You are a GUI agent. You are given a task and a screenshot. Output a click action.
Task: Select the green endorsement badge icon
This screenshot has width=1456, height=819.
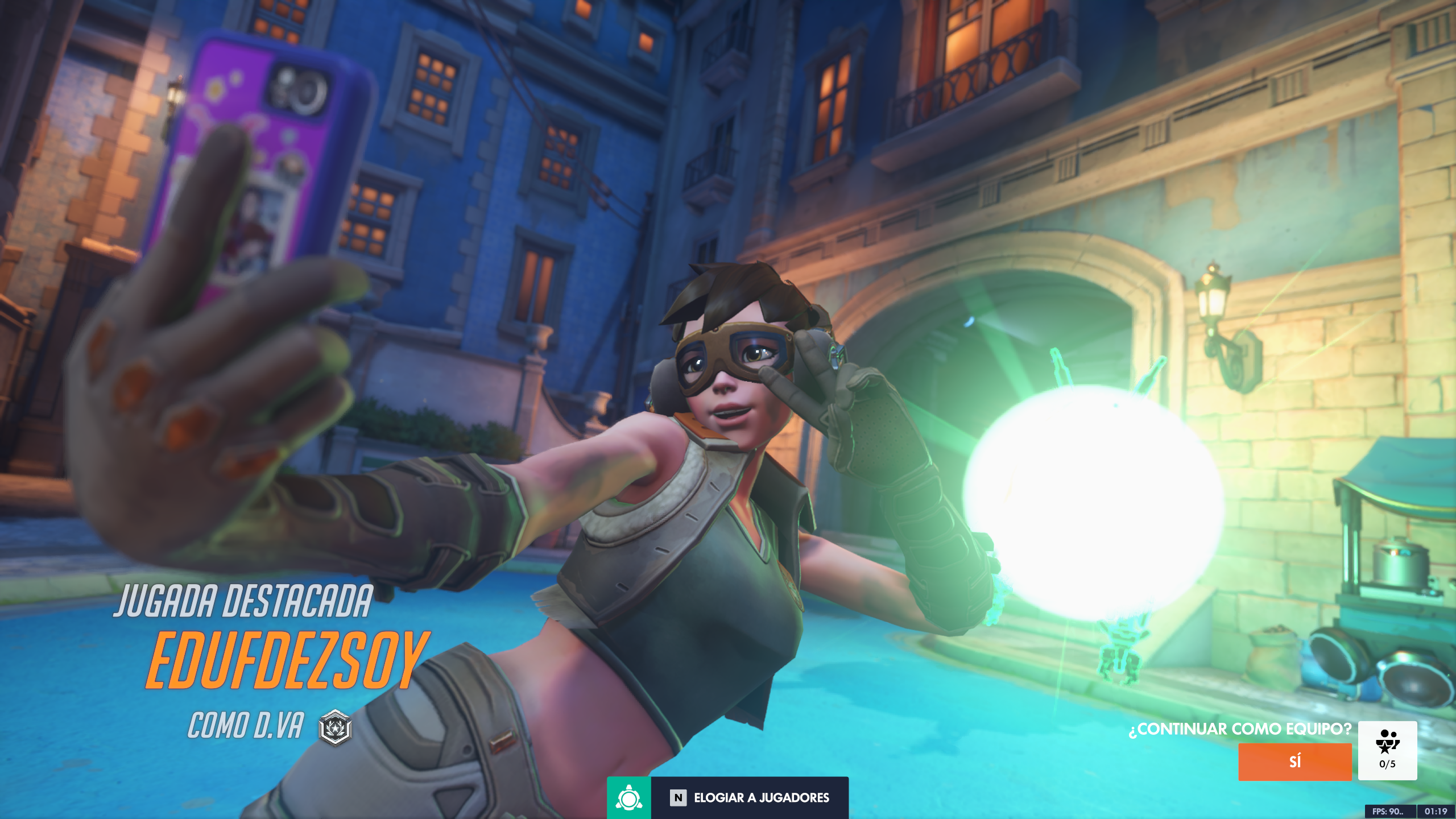[x=628, y=797]
